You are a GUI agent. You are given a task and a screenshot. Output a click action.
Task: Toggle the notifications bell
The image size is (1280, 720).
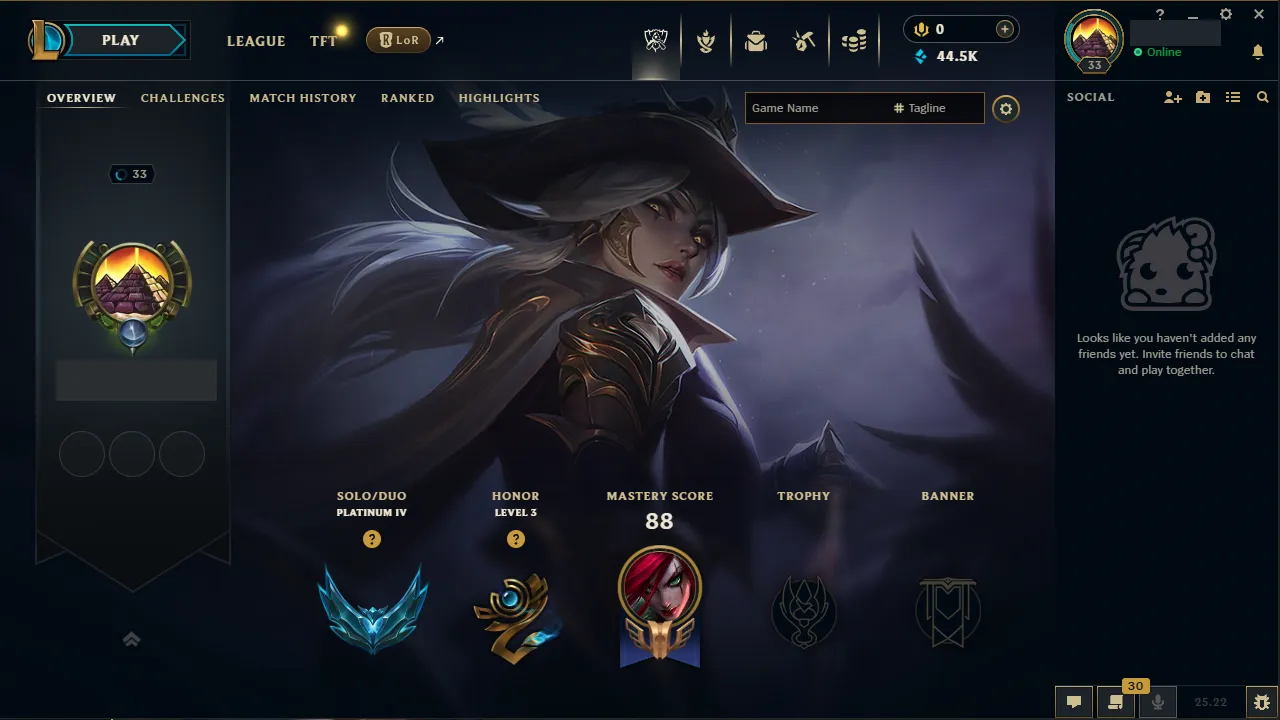tap(1257, 51)
